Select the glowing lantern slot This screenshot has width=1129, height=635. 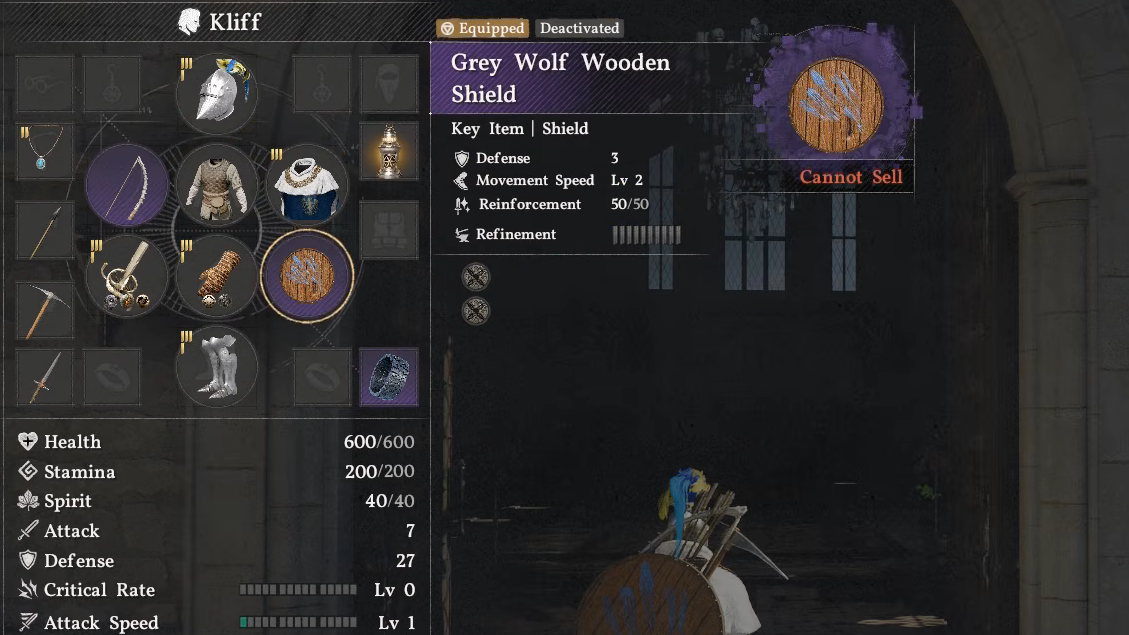click(x=389, y=152)
